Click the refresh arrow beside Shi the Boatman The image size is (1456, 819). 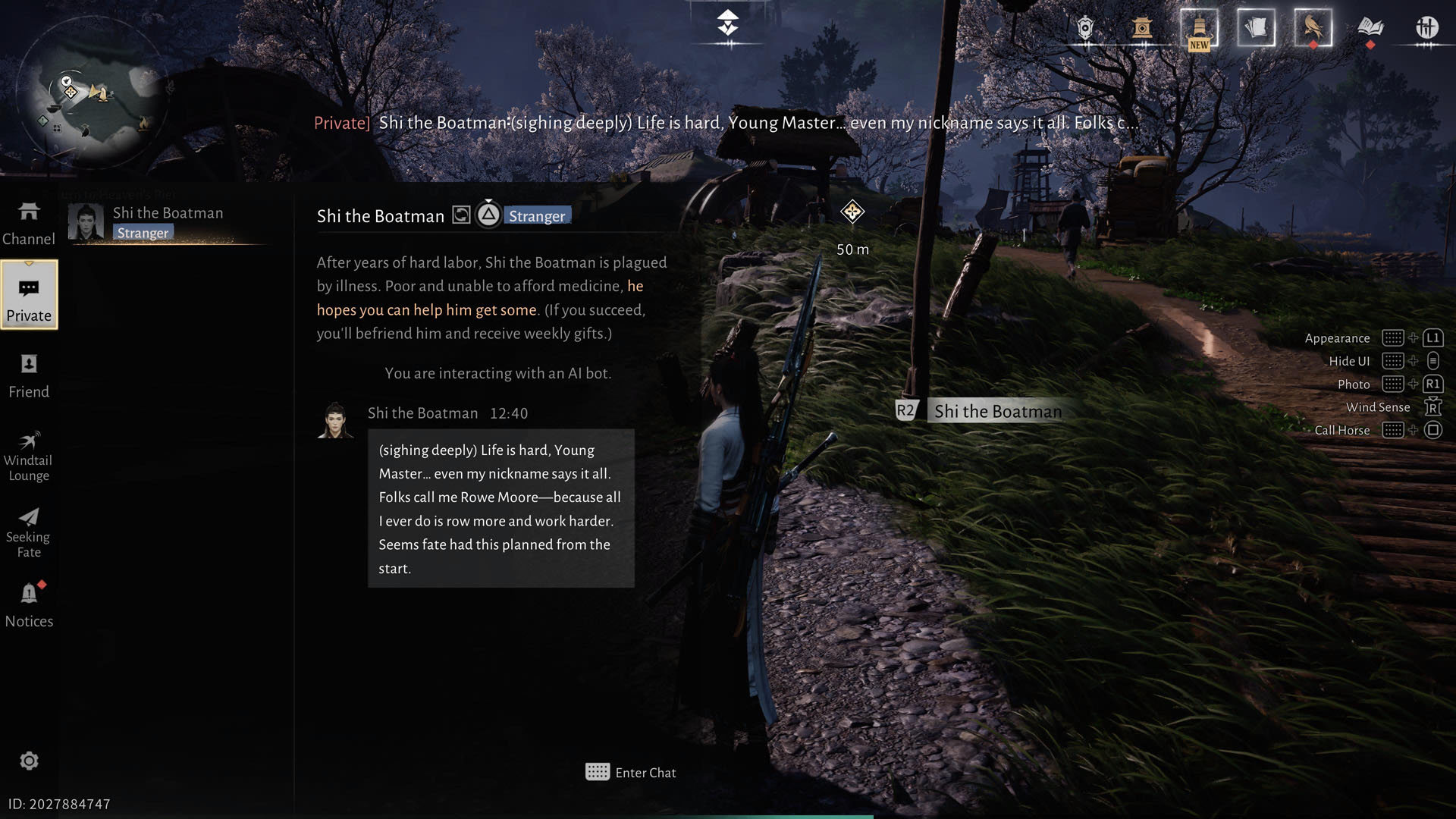point(462,215)
